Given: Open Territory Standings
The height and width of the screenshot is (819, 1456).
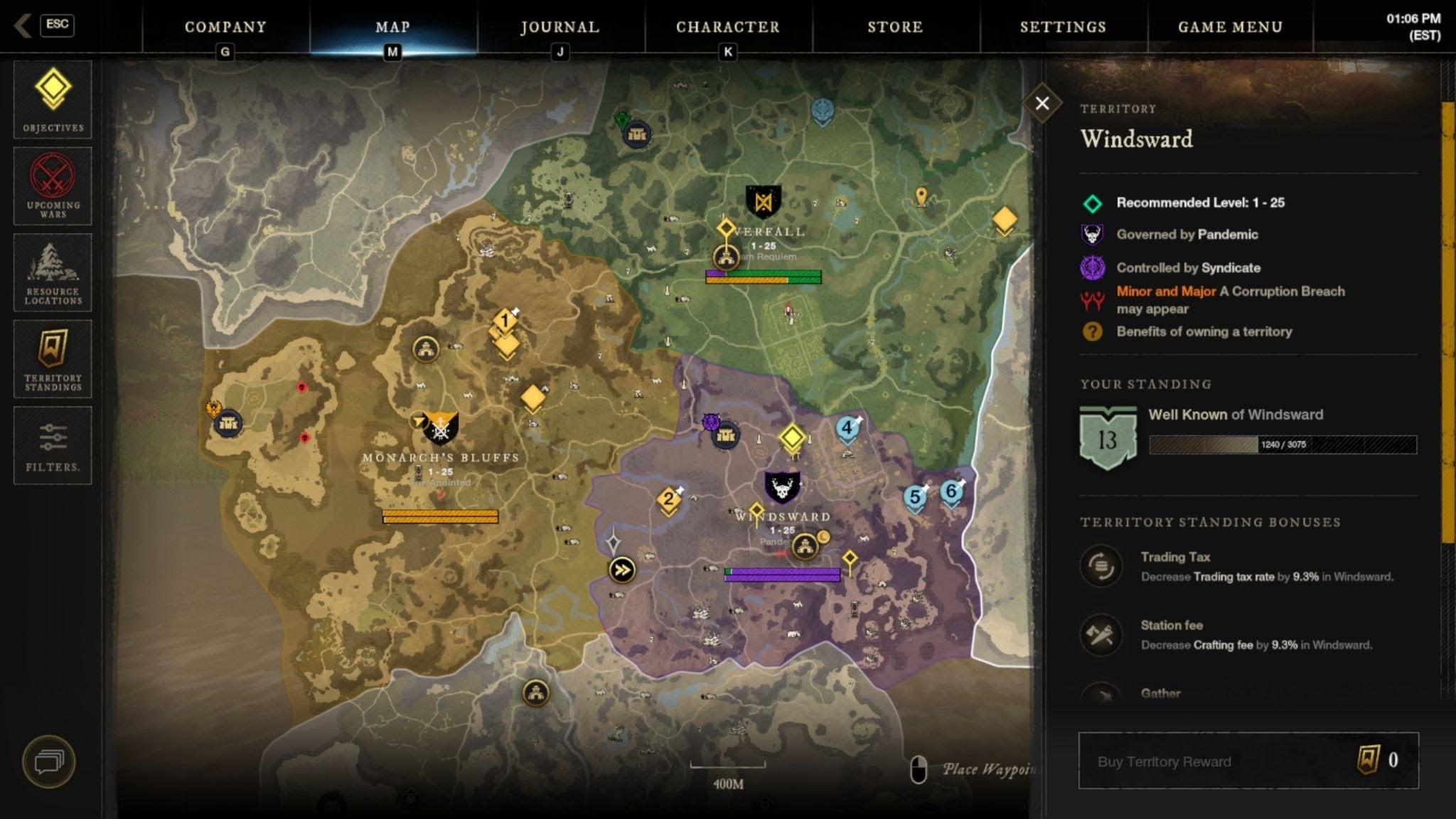Looking at the screenshot, I should (x=53, y=359).
